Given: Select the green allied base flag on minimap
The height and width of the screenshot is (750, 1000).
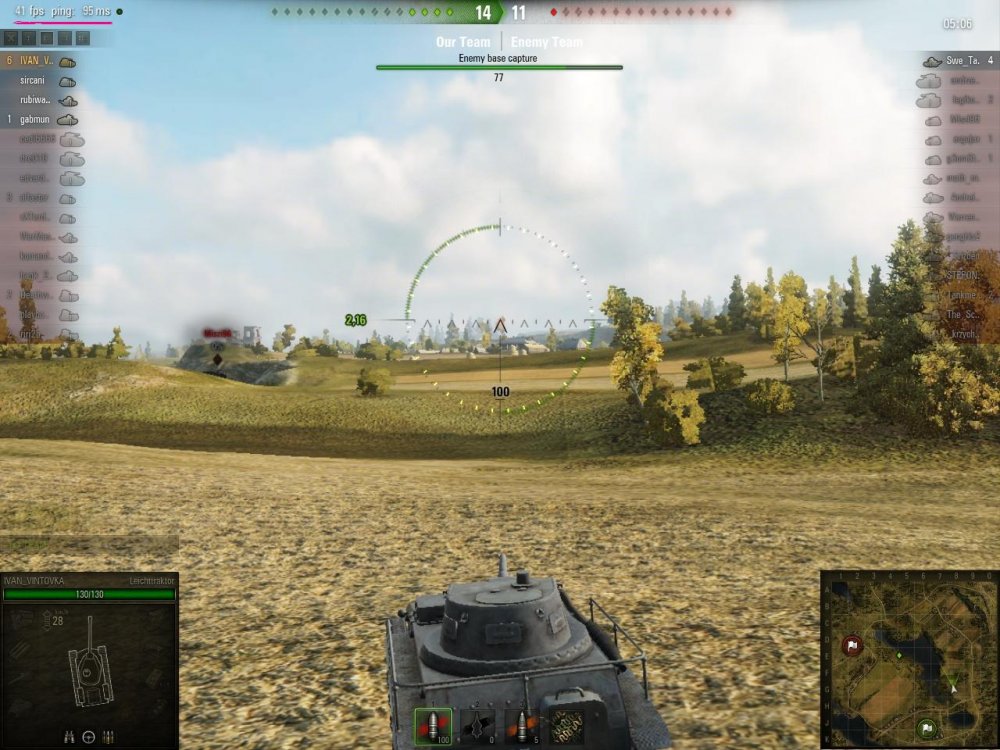Looking at the screenshot, I should point(927,727).
